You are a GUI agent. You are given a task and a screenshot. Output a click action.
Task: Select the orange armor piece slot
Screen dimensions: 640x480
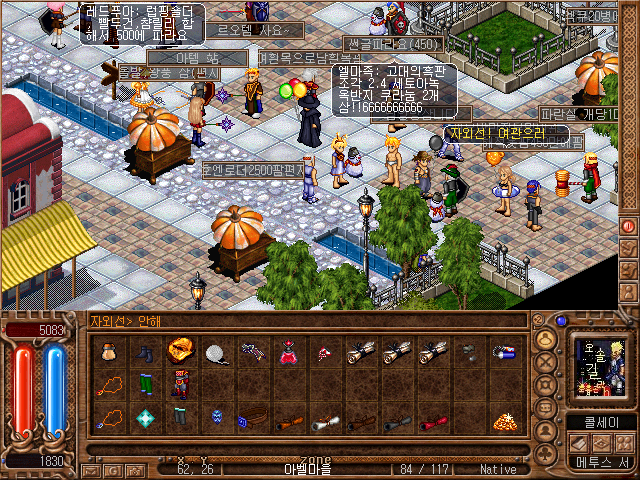180,350
